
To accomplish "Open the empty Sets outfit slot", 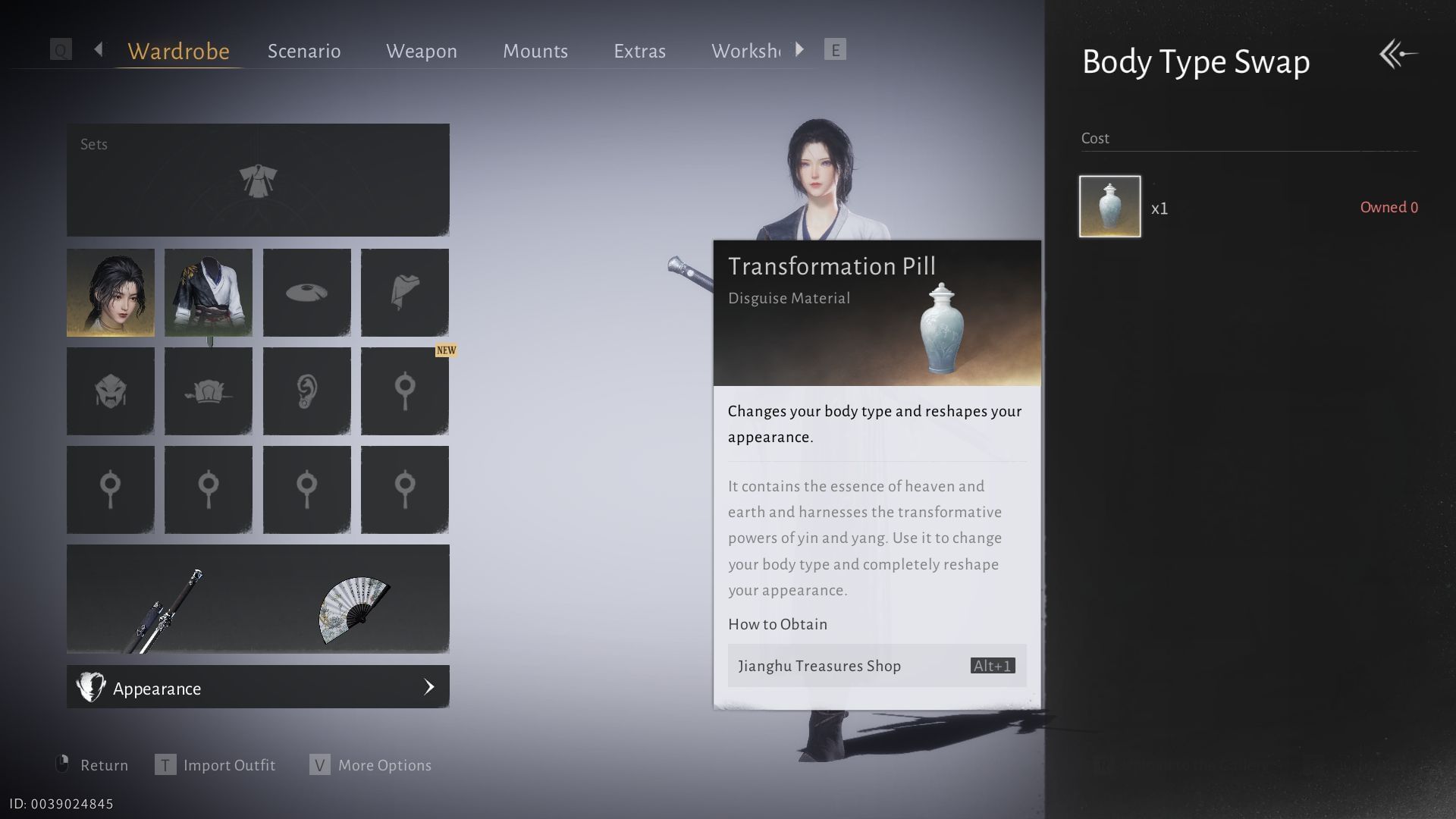I will (258, 180).
